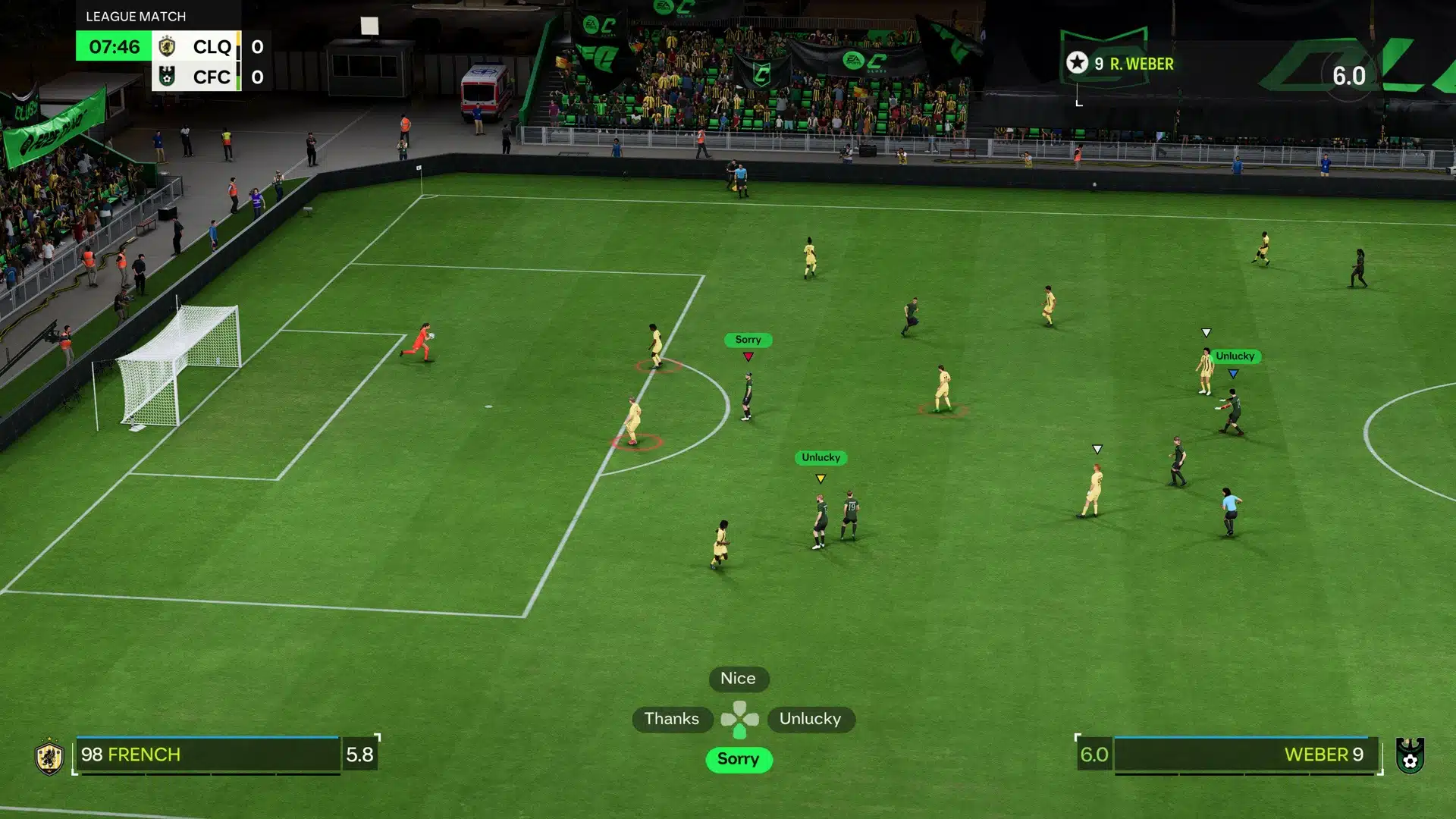Click the LEAGUE MATCH header label

(x=135, y=15)
